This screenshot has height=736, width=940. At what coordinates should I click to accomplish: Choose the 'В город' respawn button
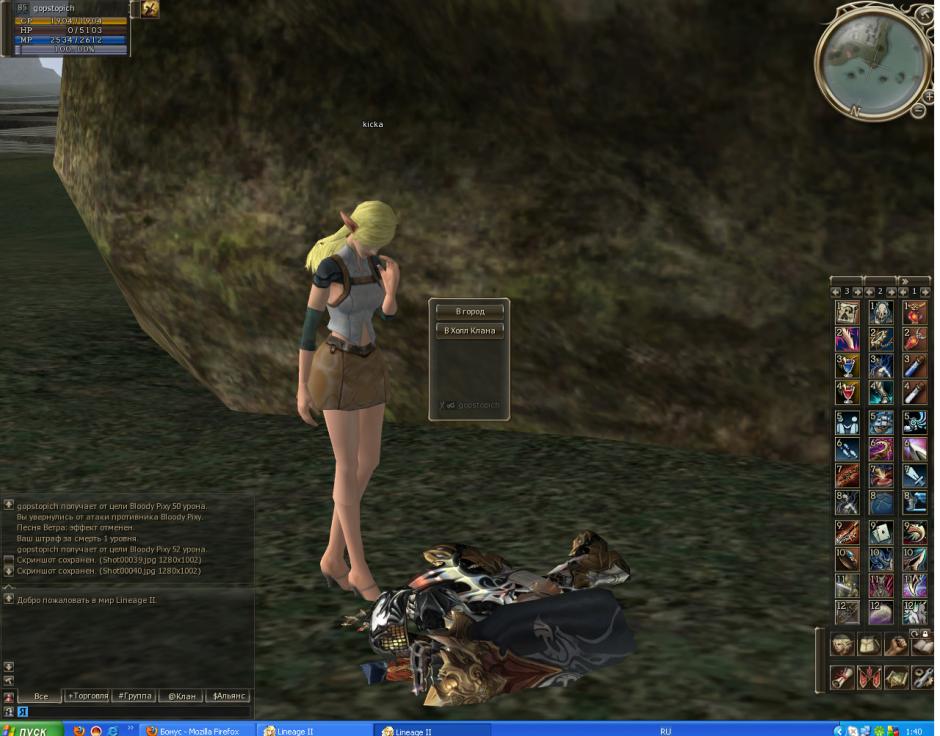tap(469, 311)
